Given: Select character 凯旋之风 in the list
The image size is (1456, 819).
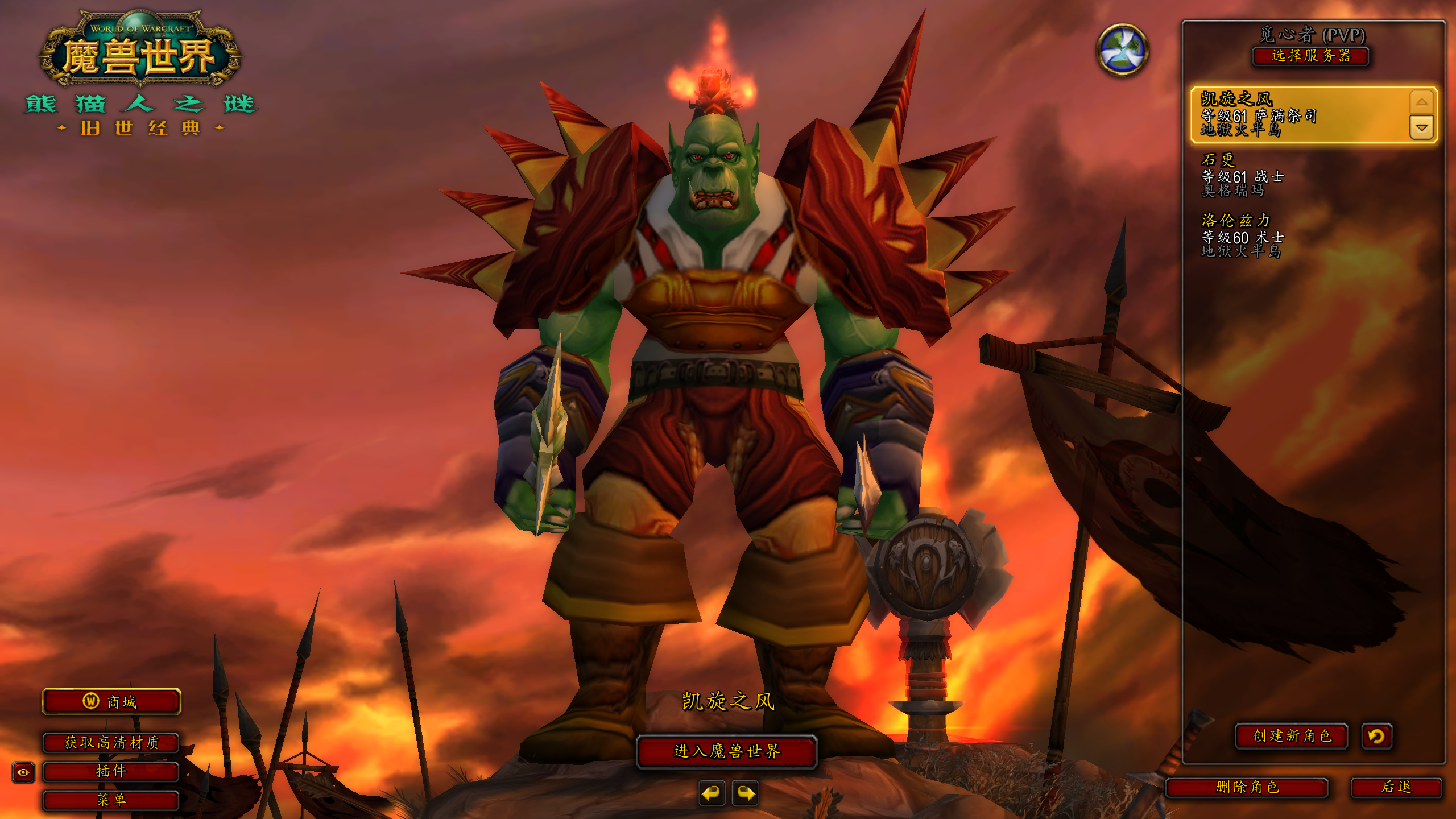Looking at the screenshot, I should point(1297,114).
